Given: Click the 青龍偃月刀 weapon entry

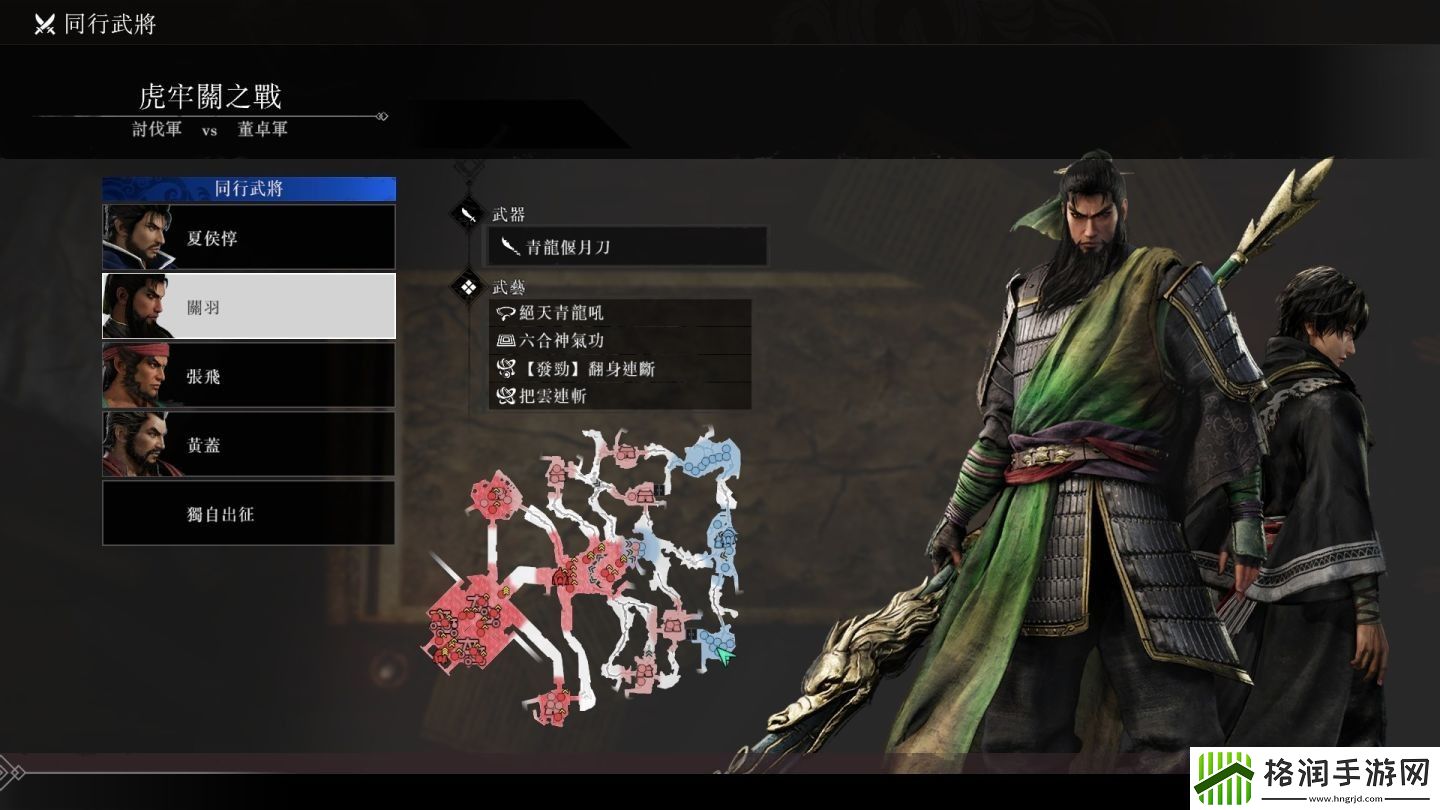Looking at the screenshot, I should pos(626,245).
